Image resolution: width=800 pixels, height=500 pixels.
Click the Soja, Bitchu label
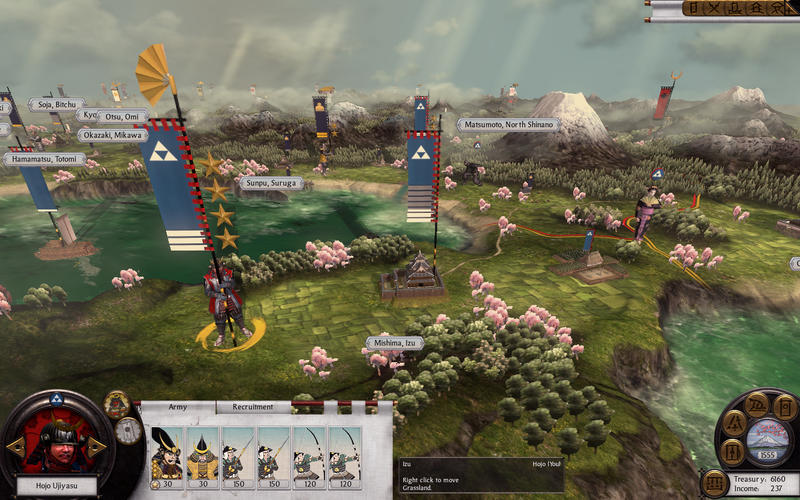pyautogui.click(x=55, y=104)
